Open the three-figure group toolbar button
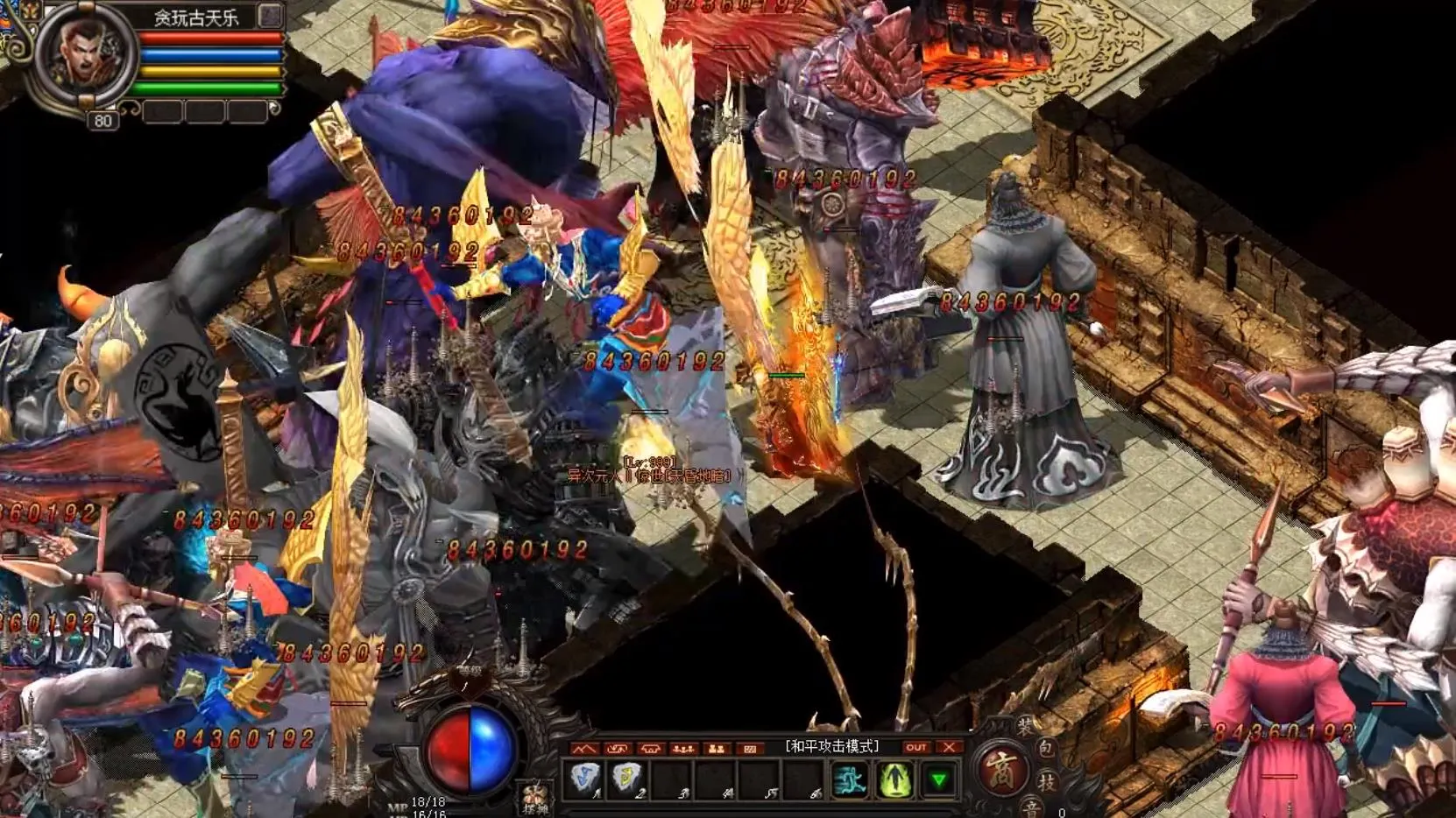The height and width of the screenshot is (818, 1456). tap(683, 748)
